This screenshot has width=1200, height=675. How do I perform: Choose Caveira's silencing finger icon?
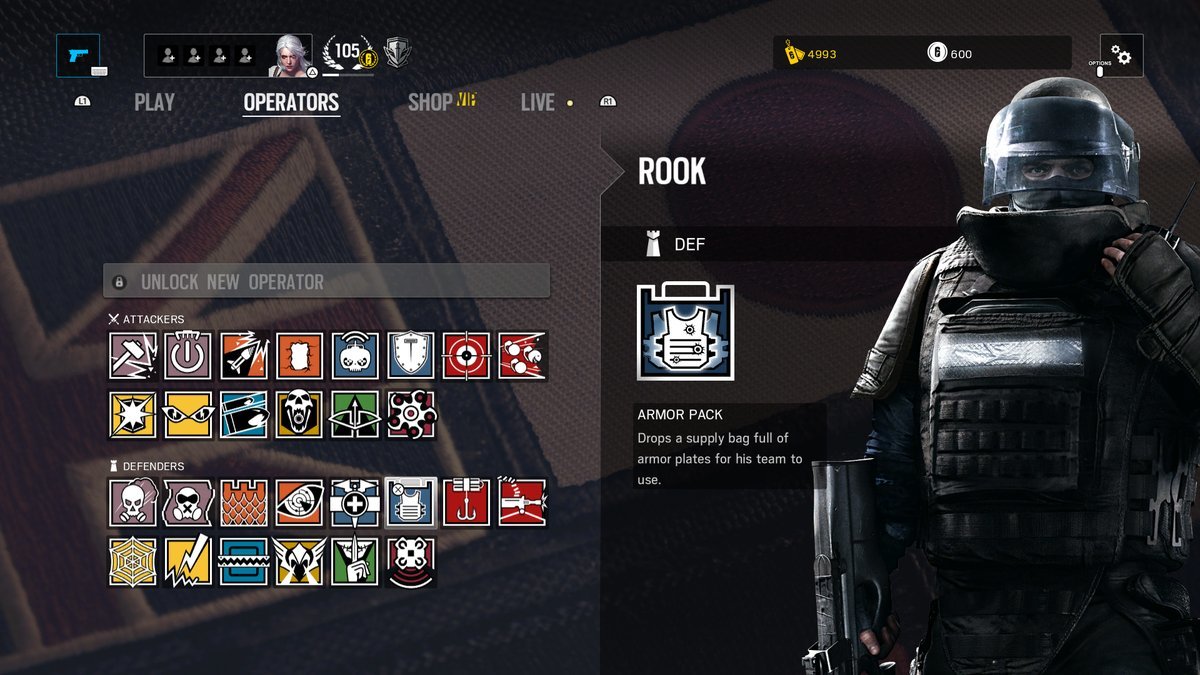(x=355, y=561)
